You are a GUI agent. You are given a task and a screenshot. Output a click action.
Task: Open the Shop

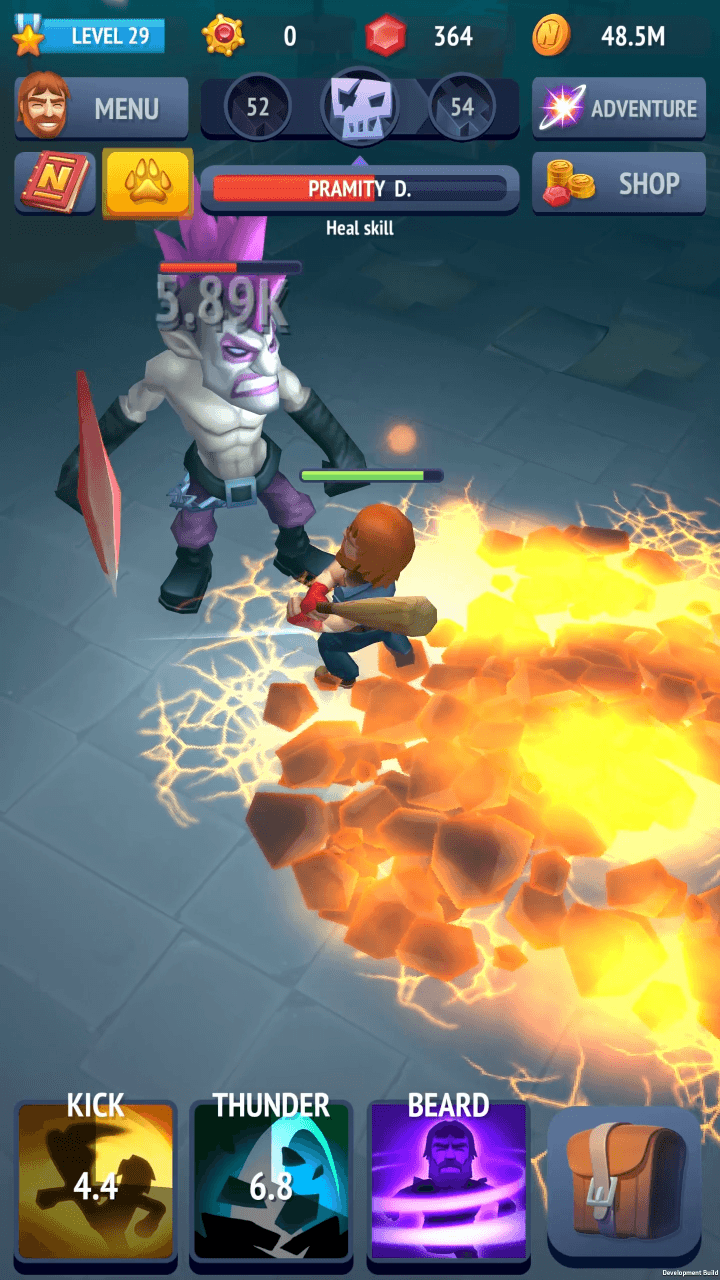point(619,184)
